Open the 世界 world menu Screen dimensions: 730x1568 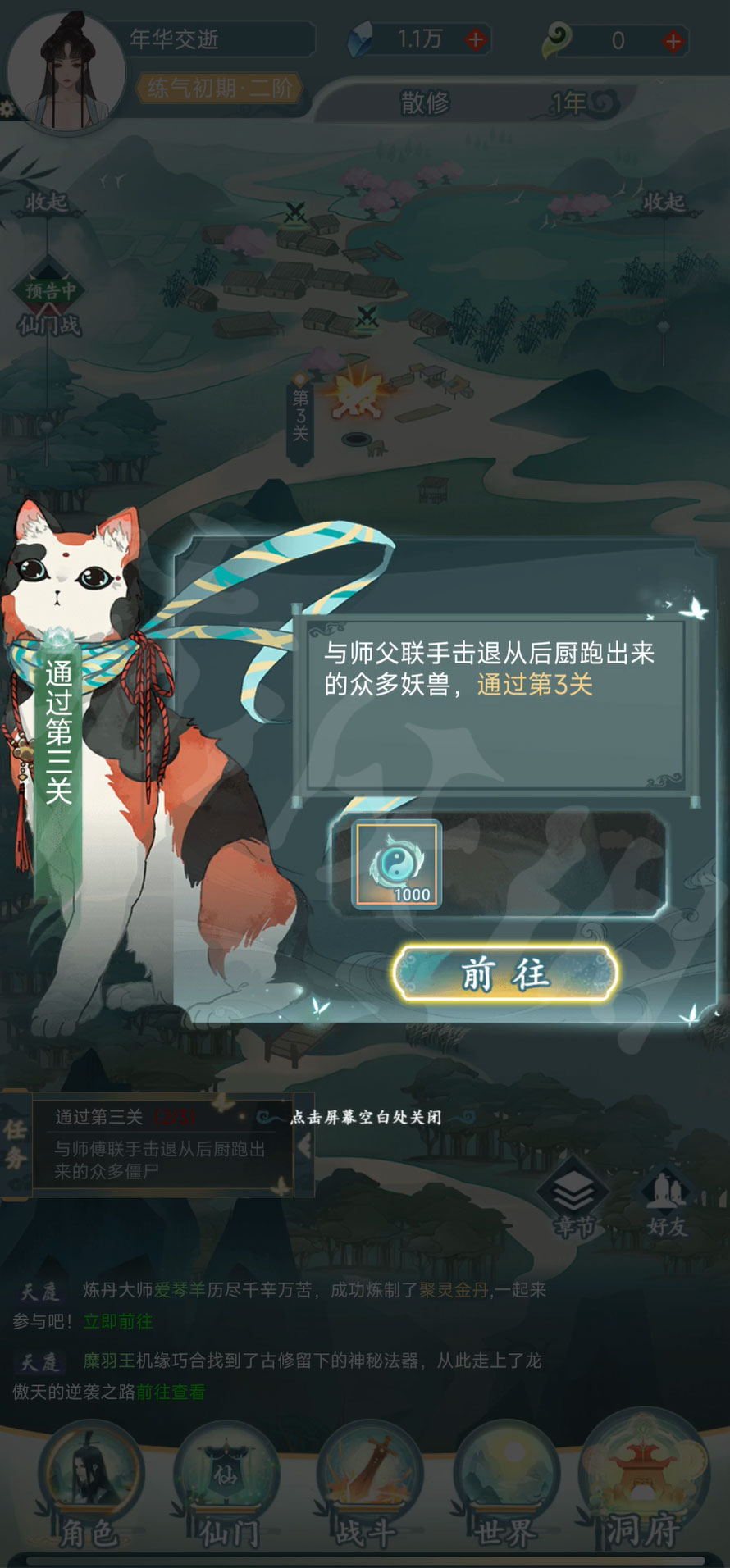[505, 1486]
